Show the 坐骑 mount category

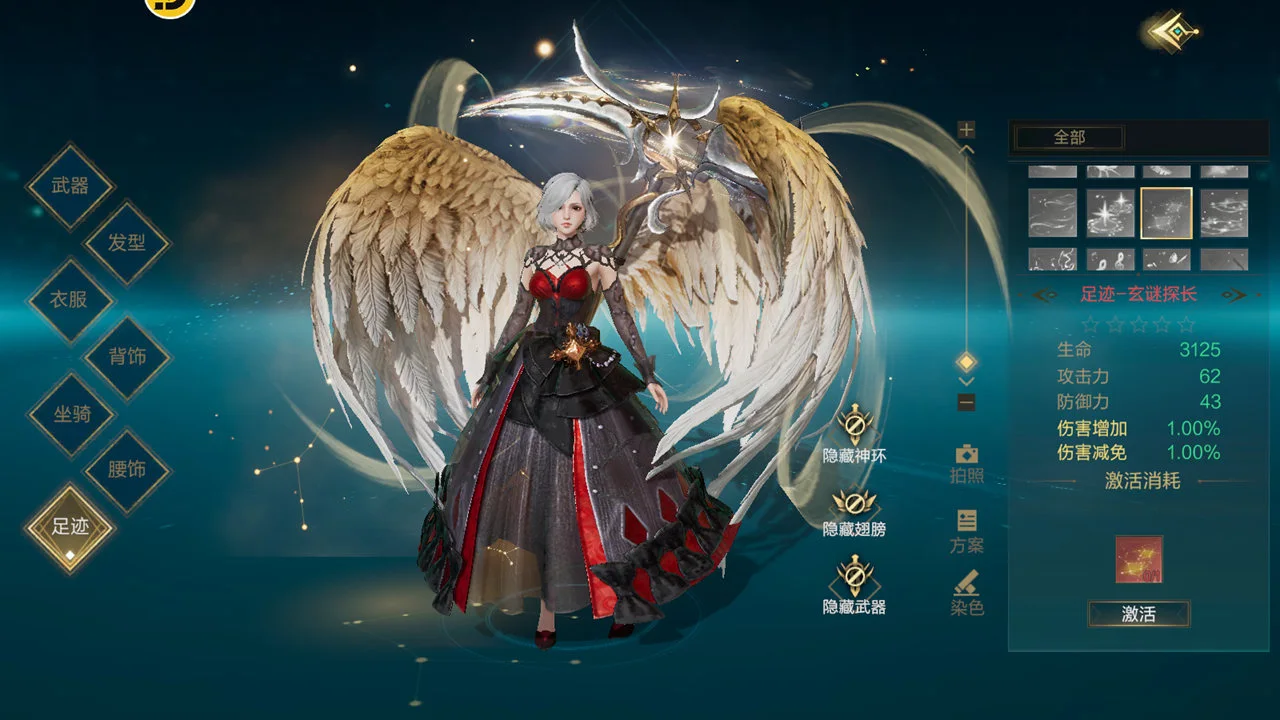click(70, 414)
